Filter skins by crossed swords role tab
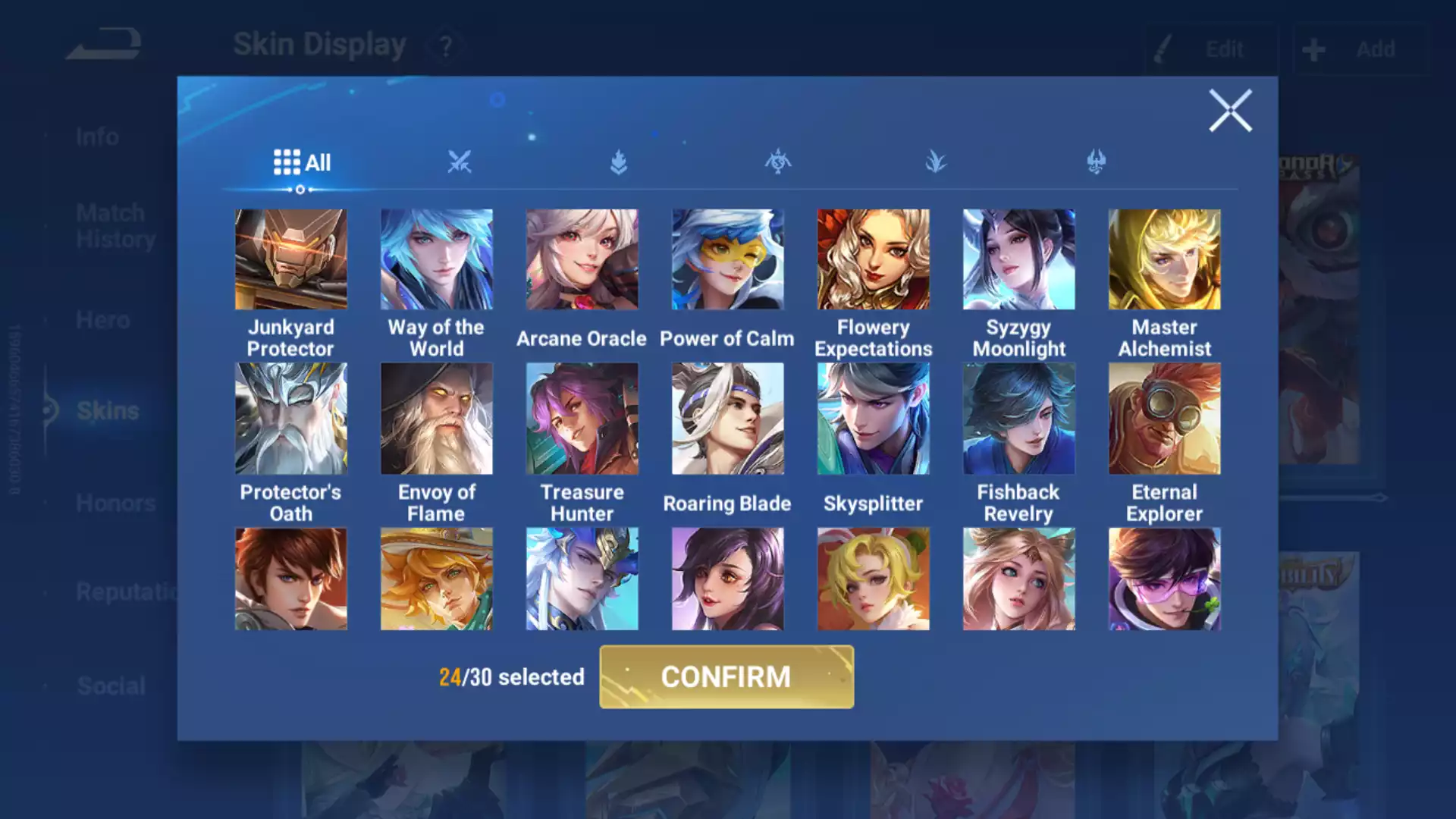 [x=459, y=162]
